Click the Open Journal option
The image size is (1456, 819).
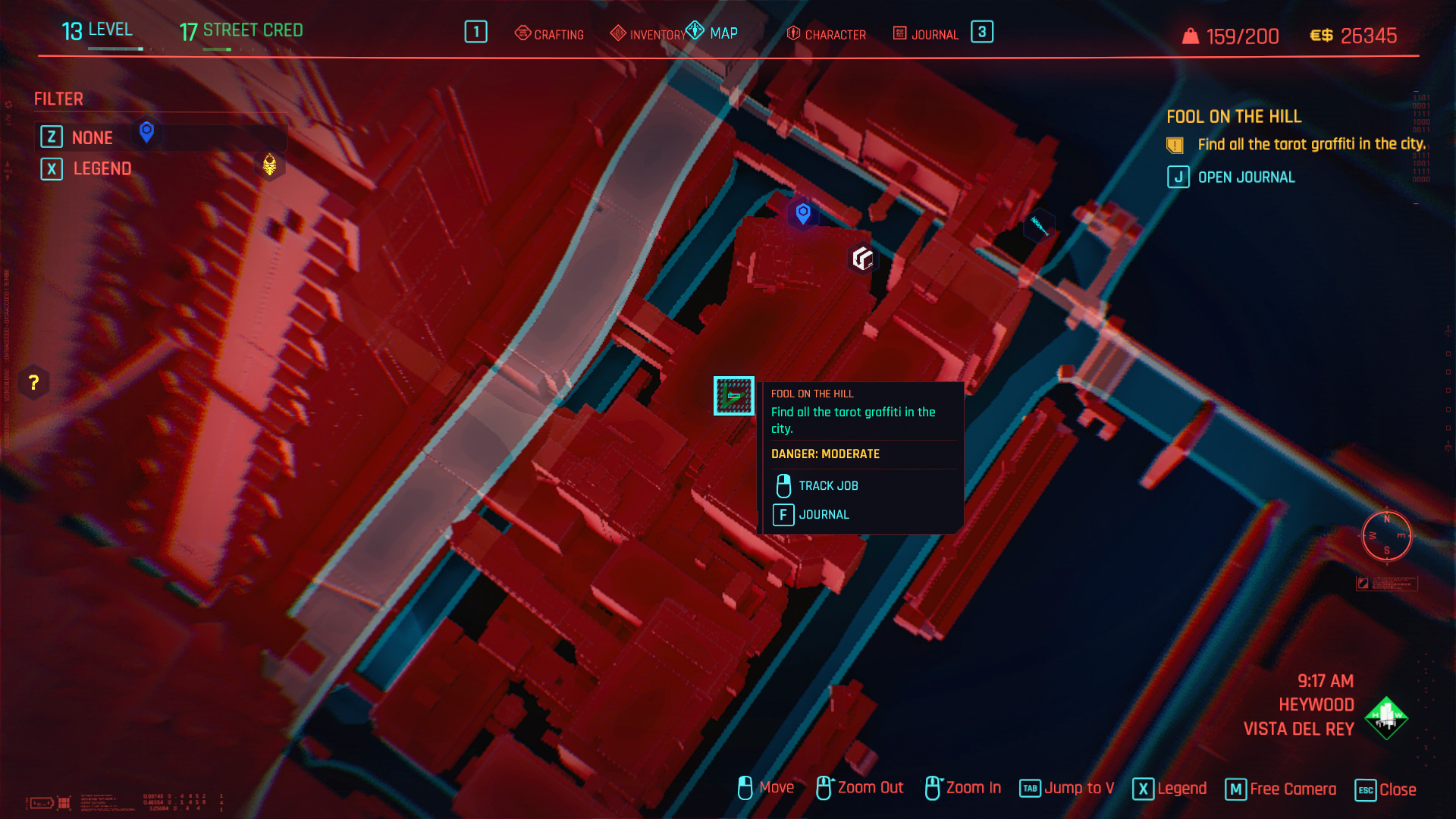point(1245,177)
